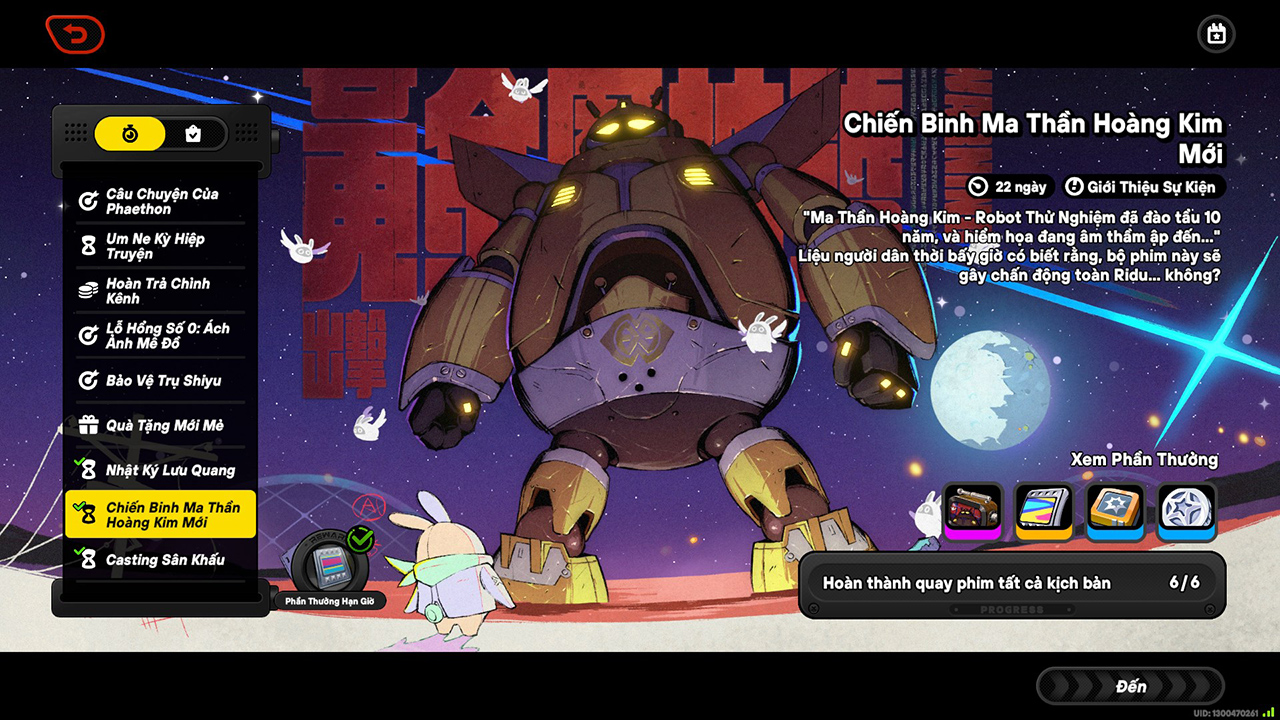View the rainbow film clapper reward
The image size is (1280, 720).
click(1044, 510)
